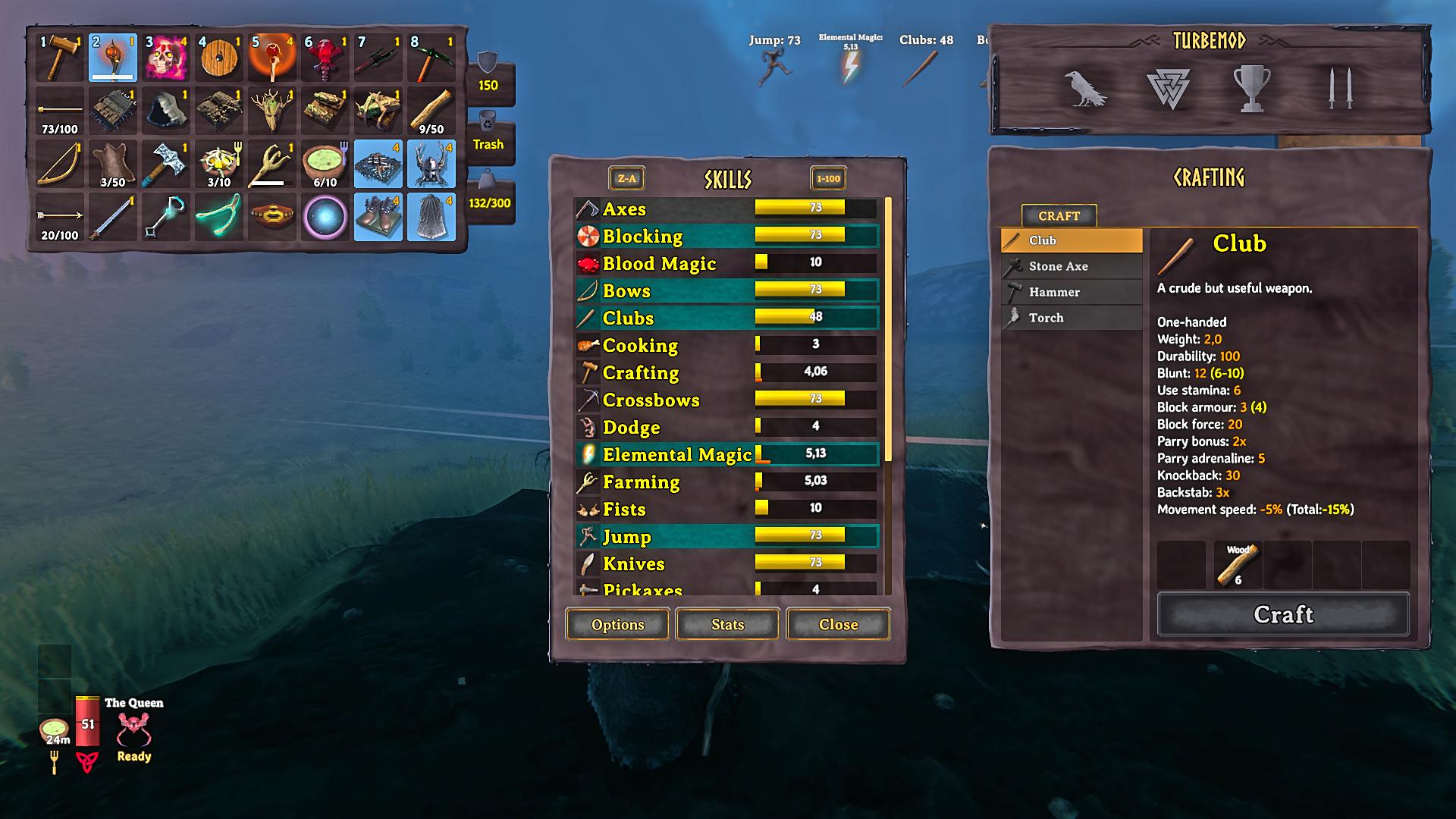
Task: Select the hammer in hotbar slot 1
Action: click(60, 58)
